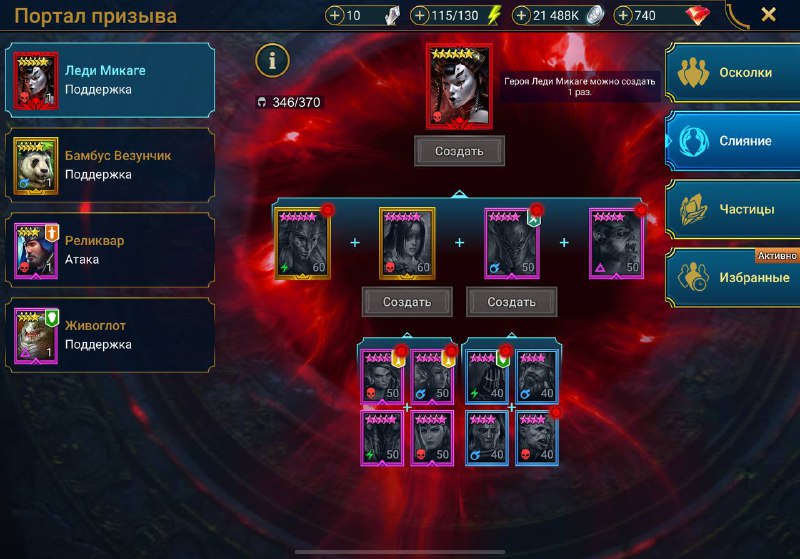Open the Слияние tab
This screenshot has width=800, height=559.
pyautogui.click(x=733, y=141)
